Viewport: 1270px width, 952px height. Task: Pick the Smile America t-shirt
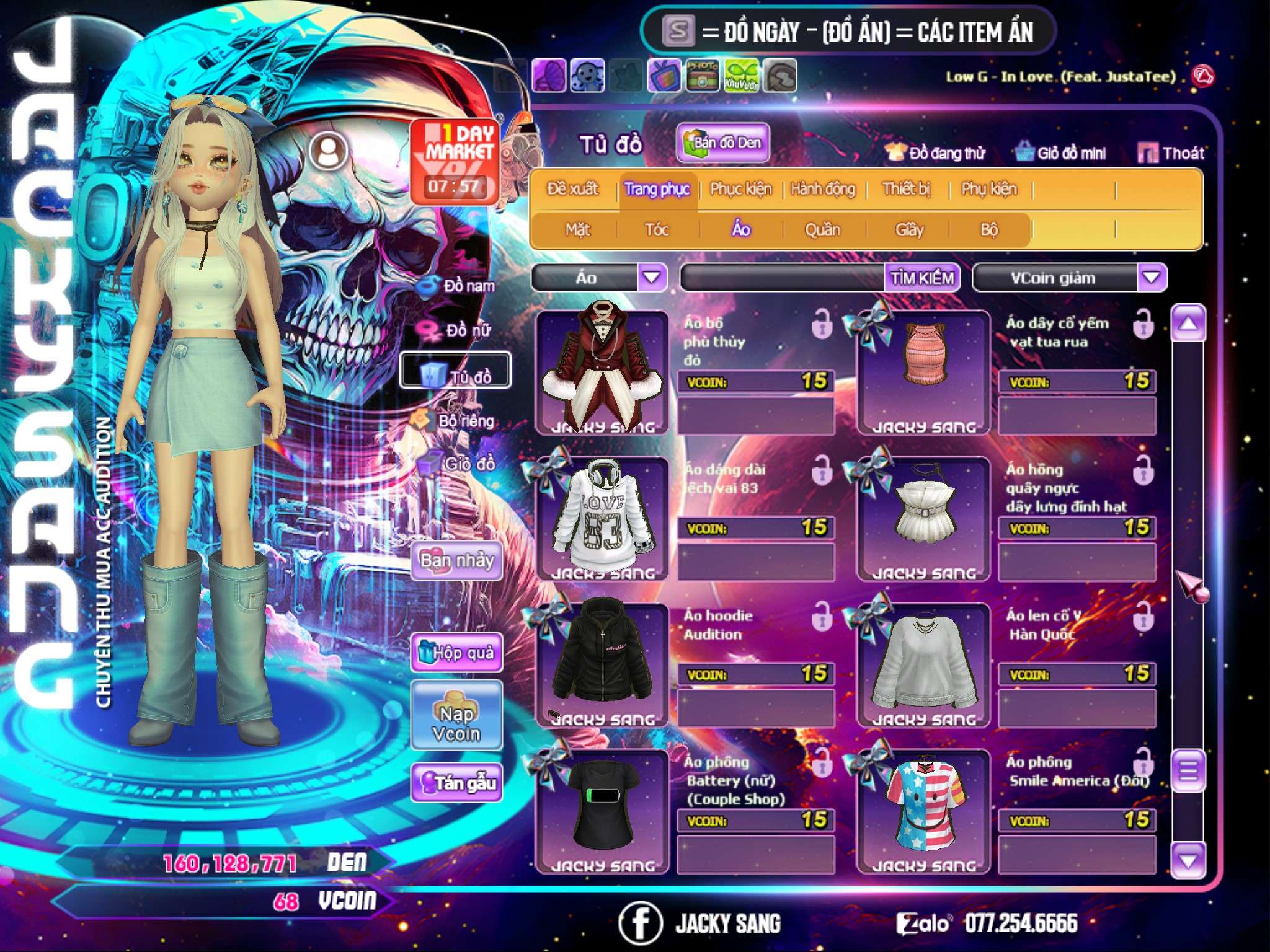[923, 809]
